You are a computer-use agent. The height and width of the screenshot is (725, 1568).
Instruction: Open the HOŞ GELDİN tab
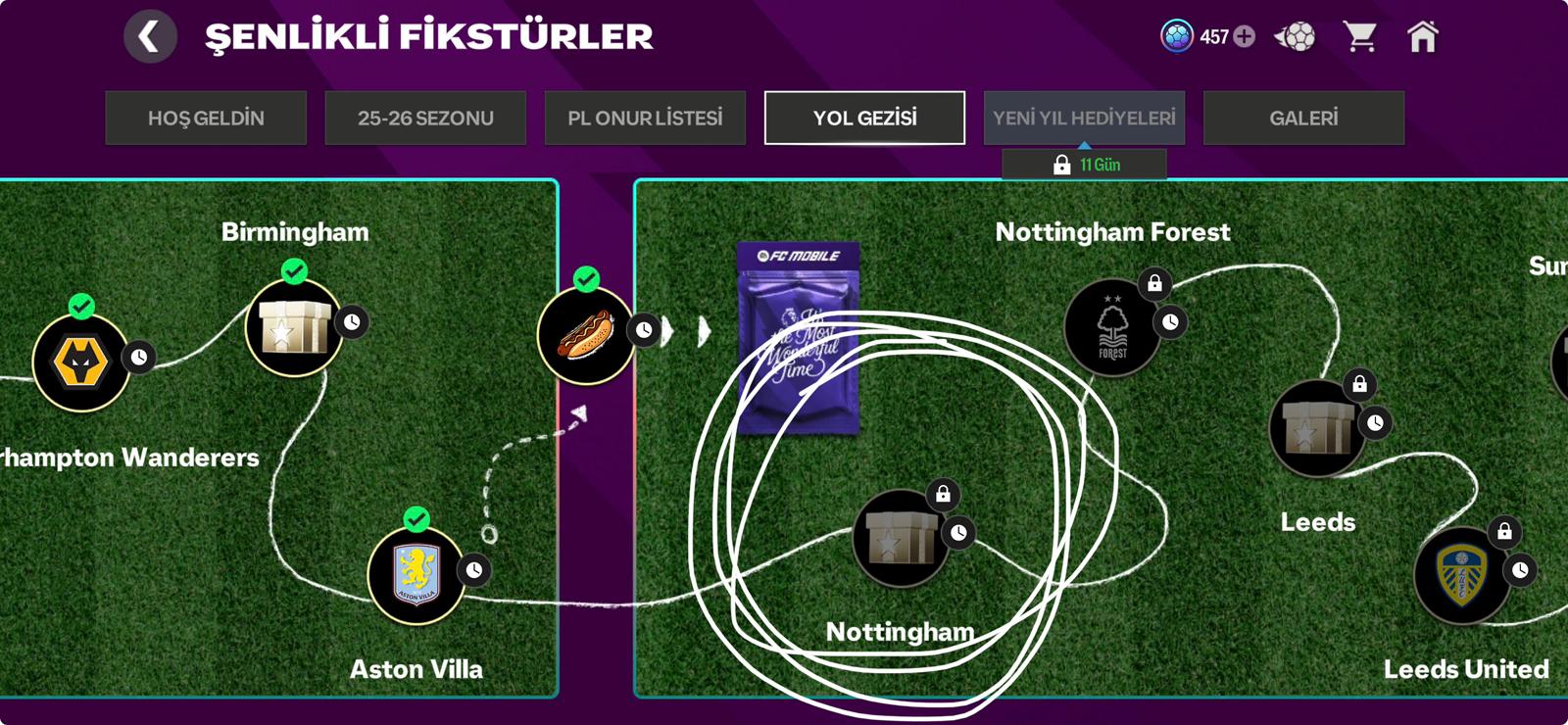[206, 118]
